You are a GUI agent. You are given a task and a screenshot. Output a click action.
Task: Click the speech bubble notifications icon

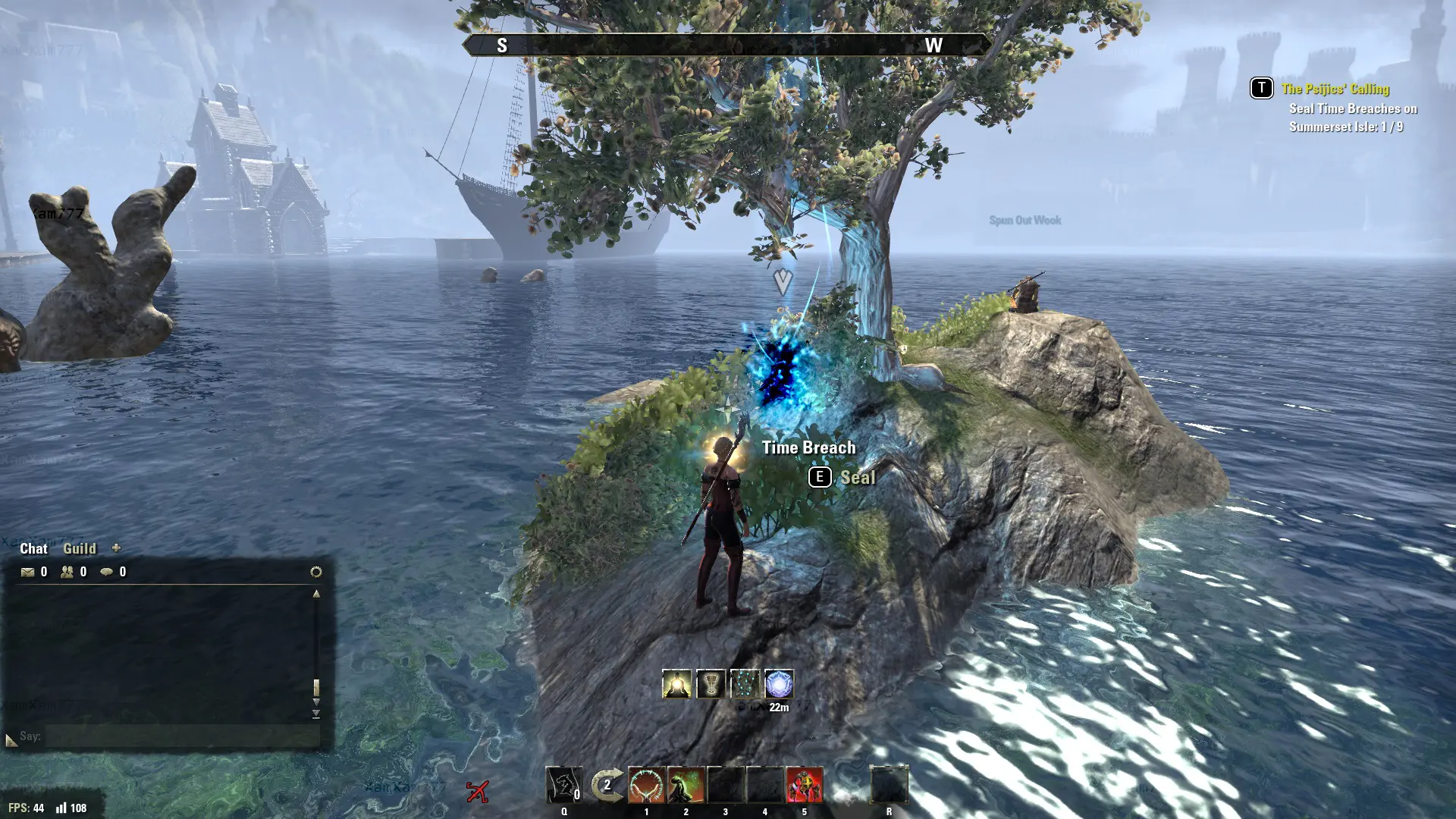pyautogui.click(x=107, y=572)
